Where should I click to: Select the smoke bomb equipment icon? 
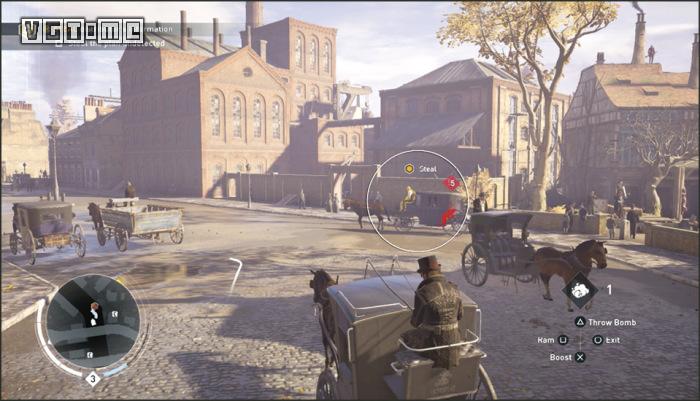coord(578,291)
